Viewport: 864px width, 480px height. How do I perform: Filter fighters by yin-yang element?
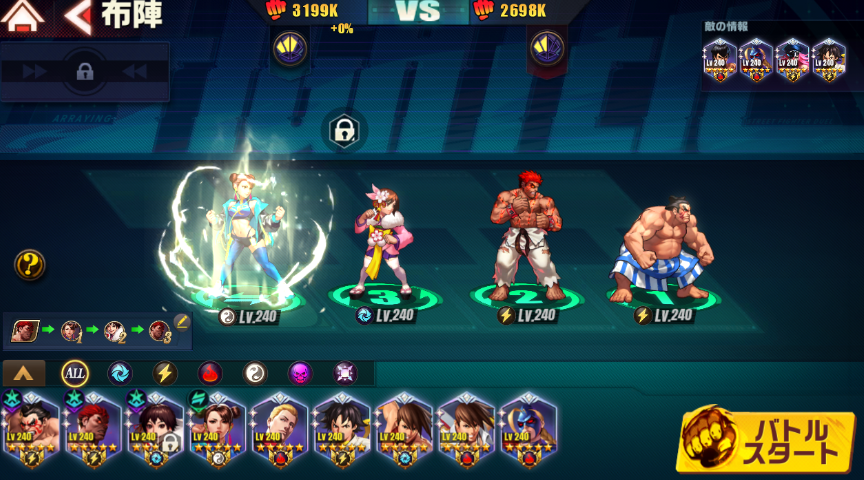(x=256, y=374)
